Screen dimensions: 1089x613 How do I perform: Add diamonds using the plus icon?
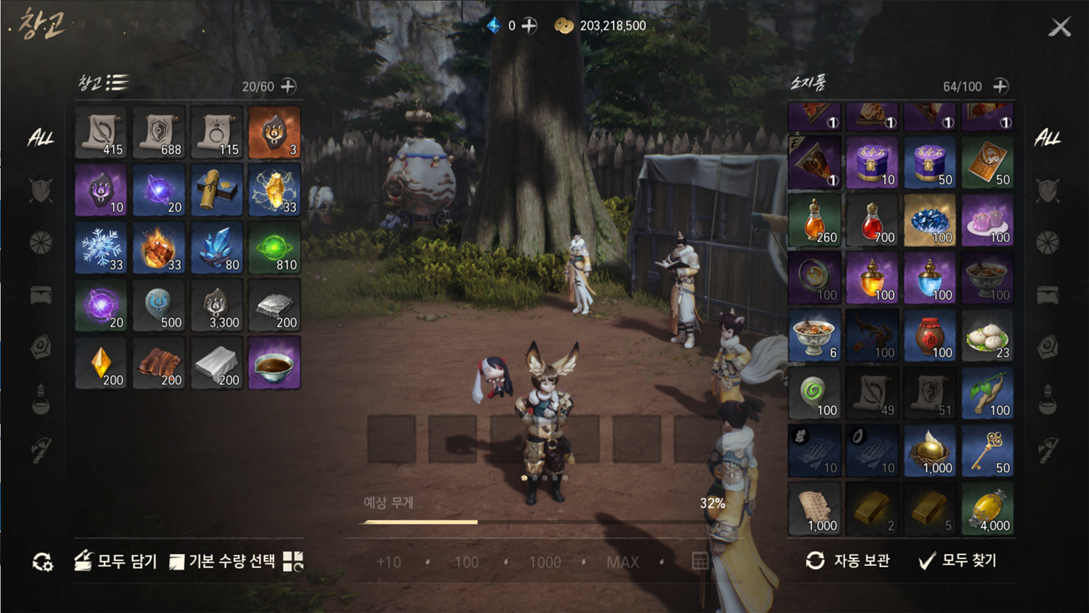click(x=529, y=26)
